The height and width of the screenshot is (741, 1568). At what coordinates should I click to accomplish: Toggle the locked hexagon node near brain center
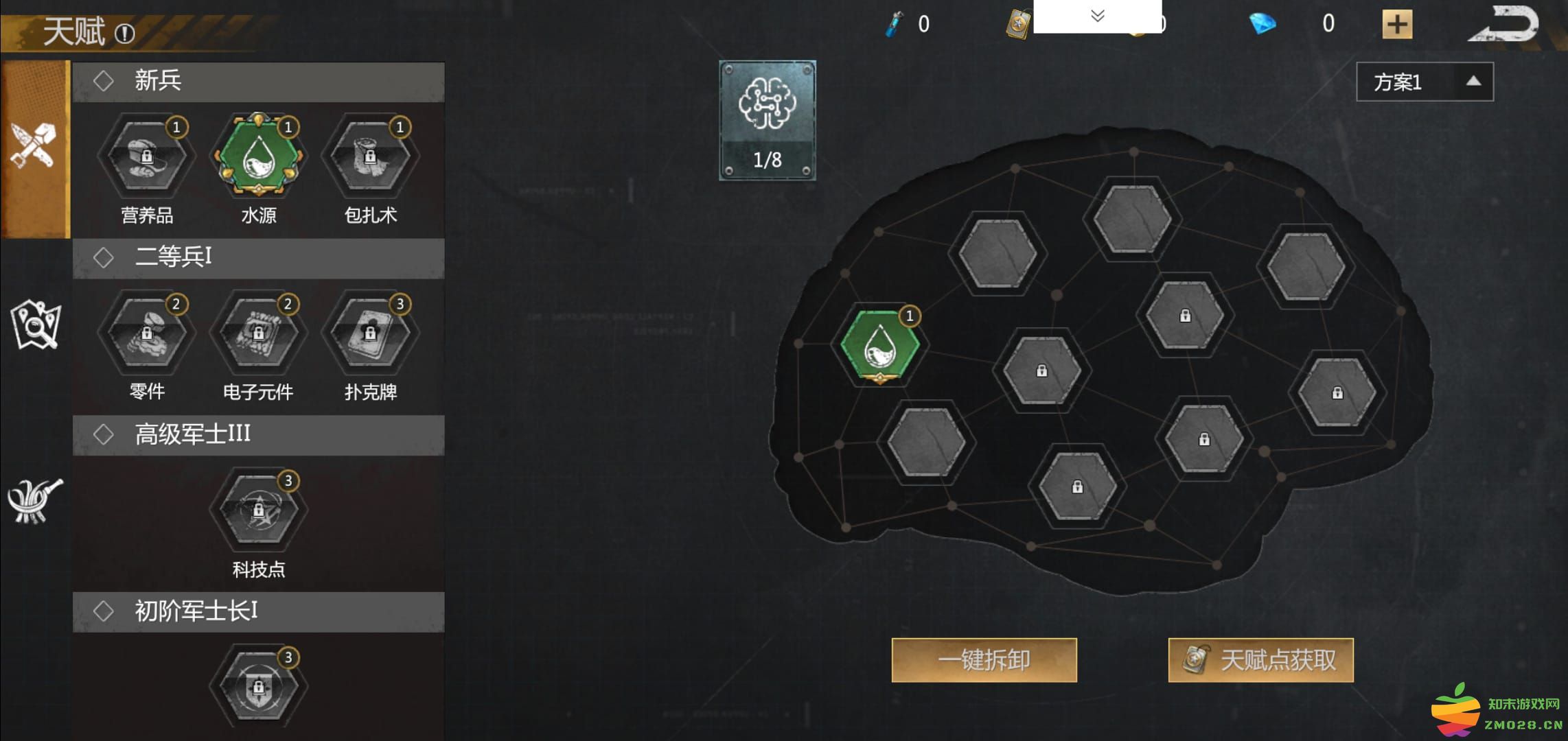pos(1041,370)
